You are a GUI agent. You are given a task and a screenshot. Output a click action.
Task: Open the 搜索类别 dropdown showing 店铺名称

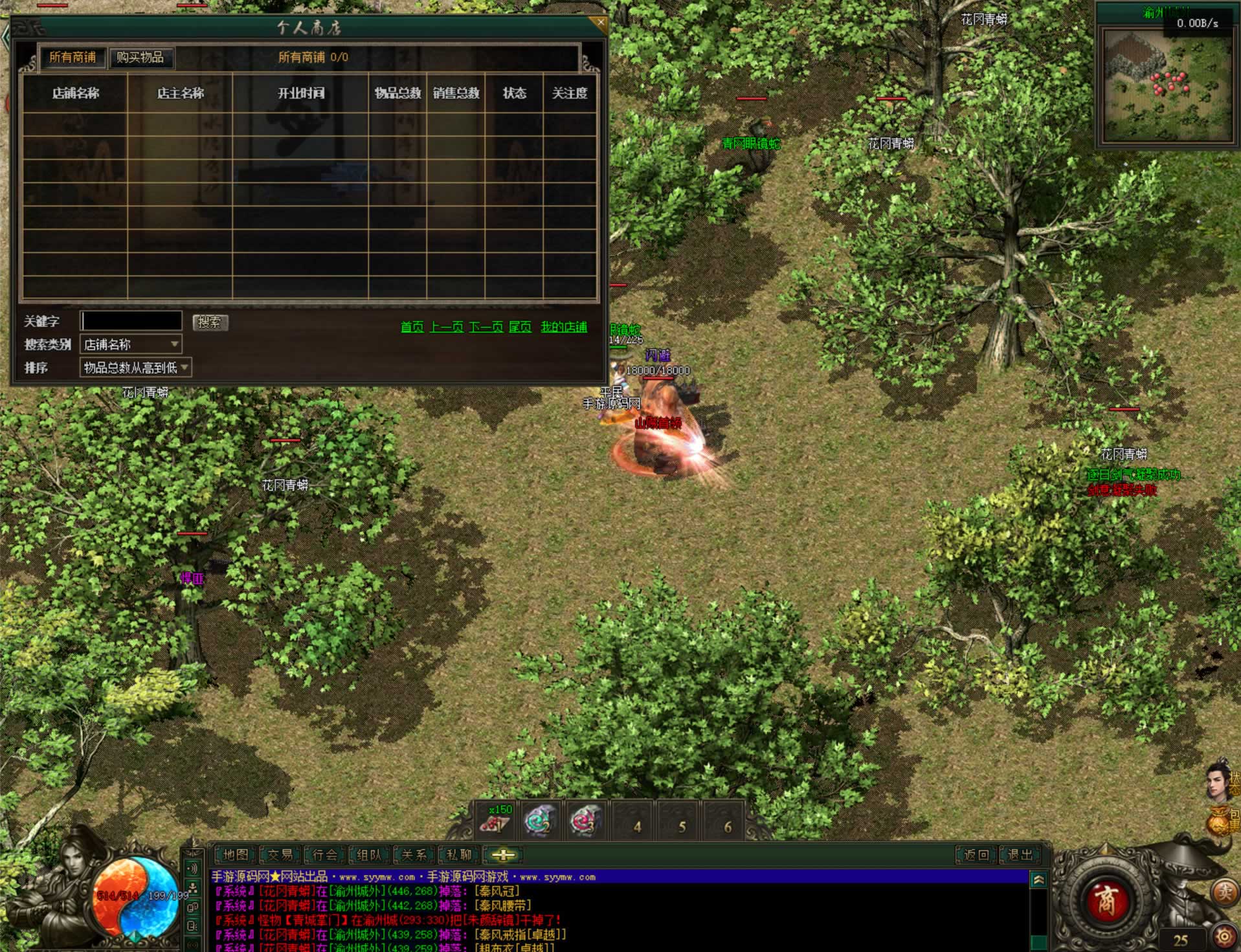(131, 344)
